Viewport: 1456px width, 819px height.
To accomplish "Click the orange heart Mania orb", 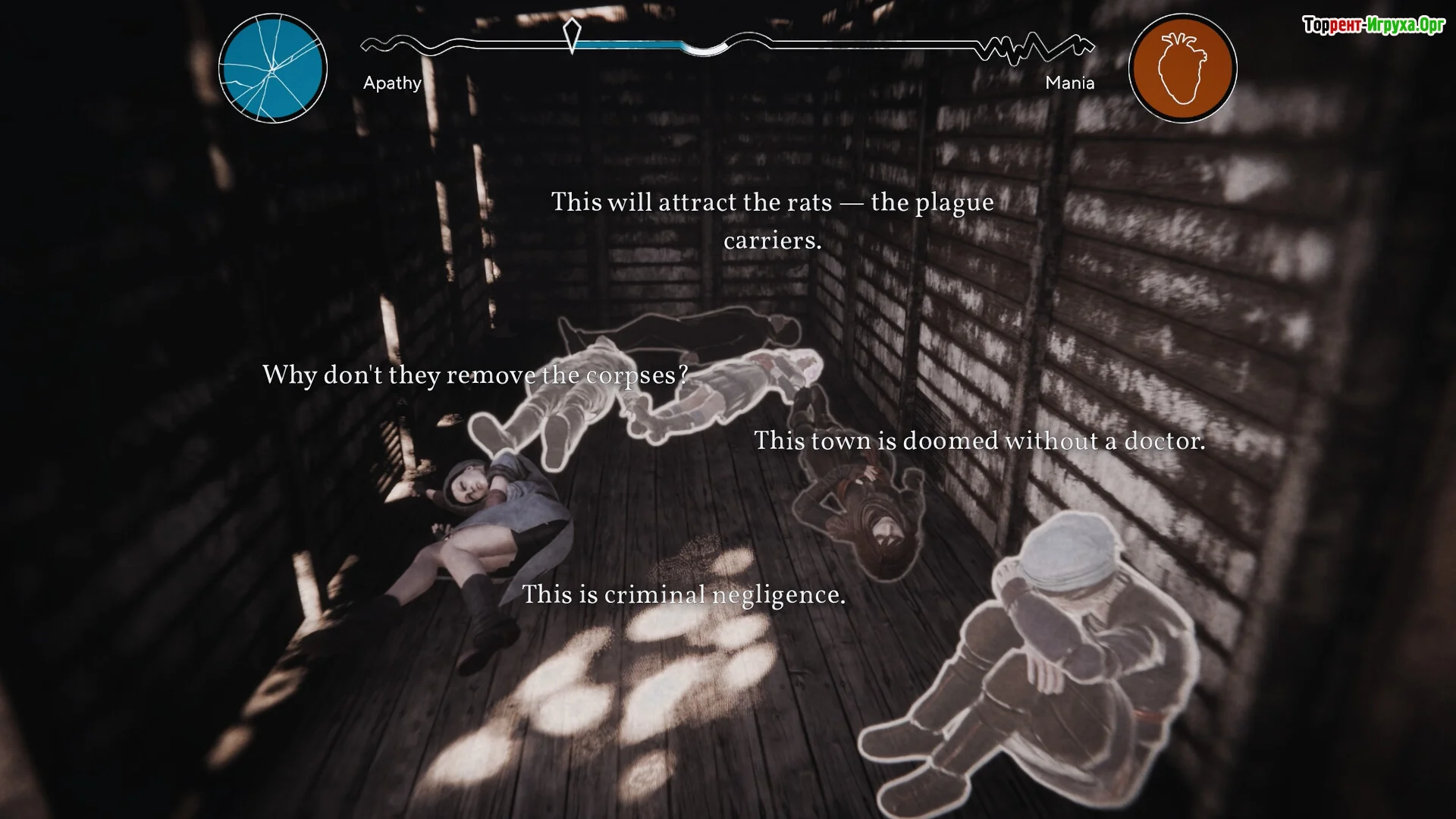I will (1182, 68).
